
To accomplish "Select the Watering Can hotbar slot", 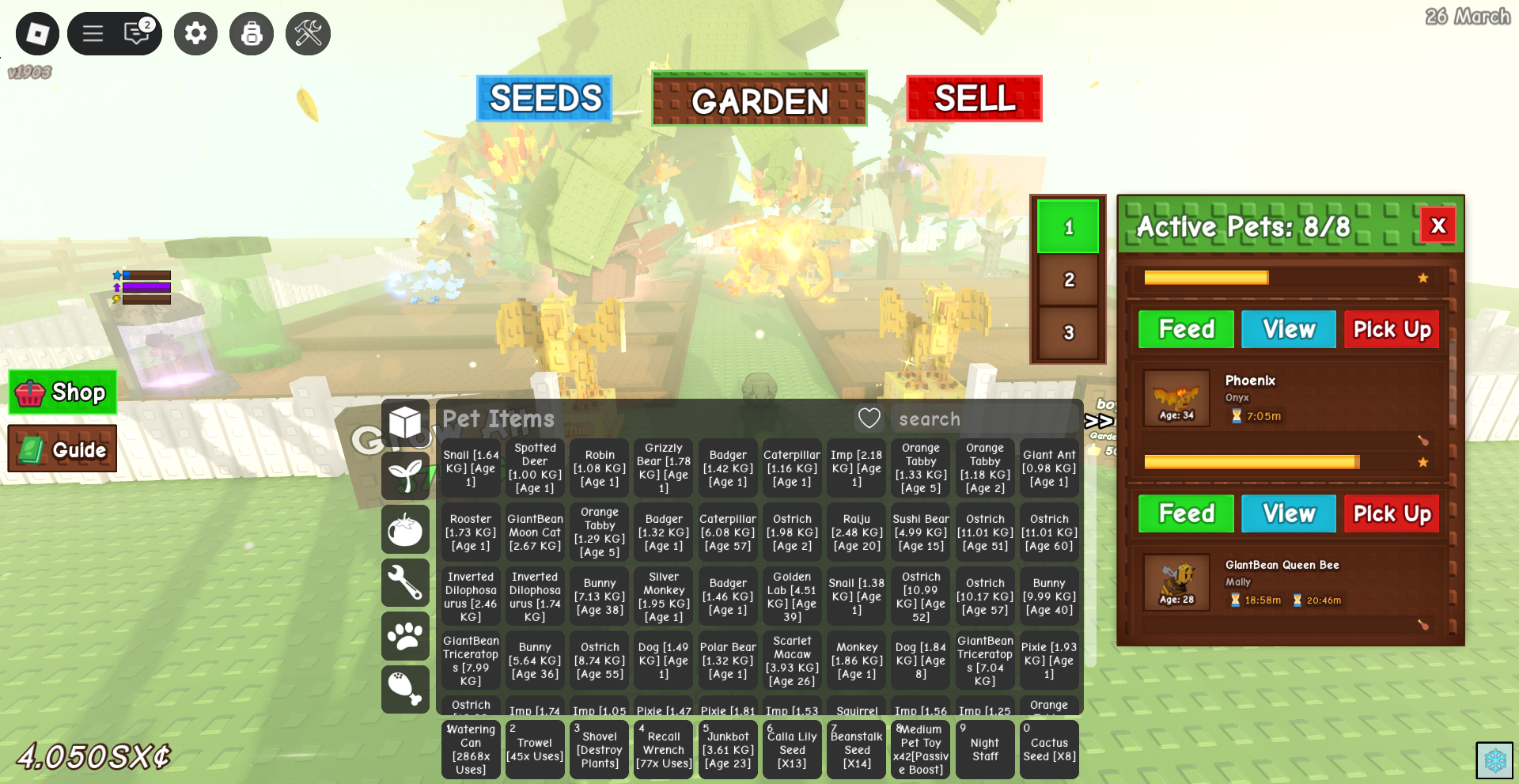I will (x=471, y=749).
